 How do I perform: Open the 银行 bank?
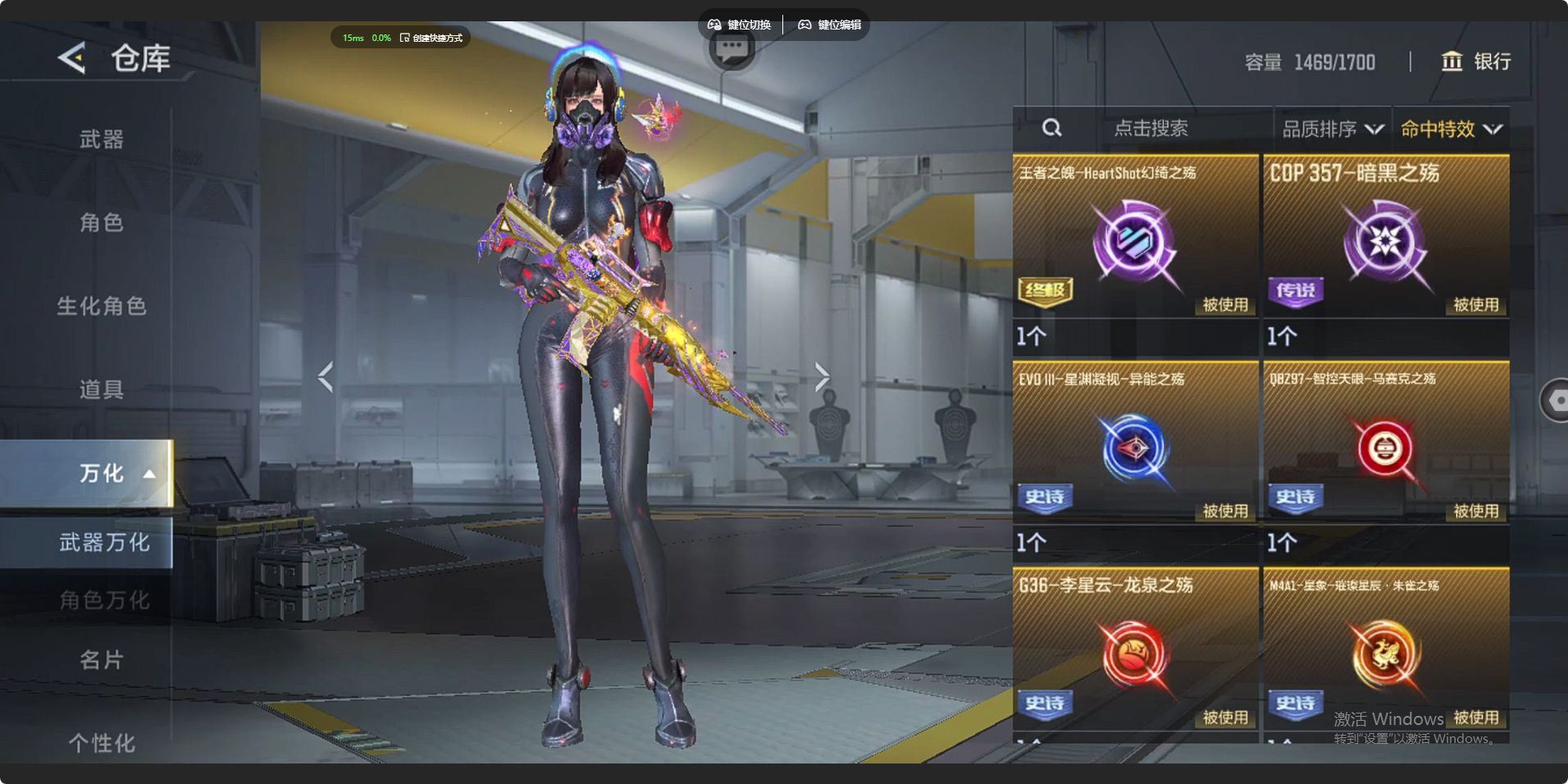click(1476, 62)
